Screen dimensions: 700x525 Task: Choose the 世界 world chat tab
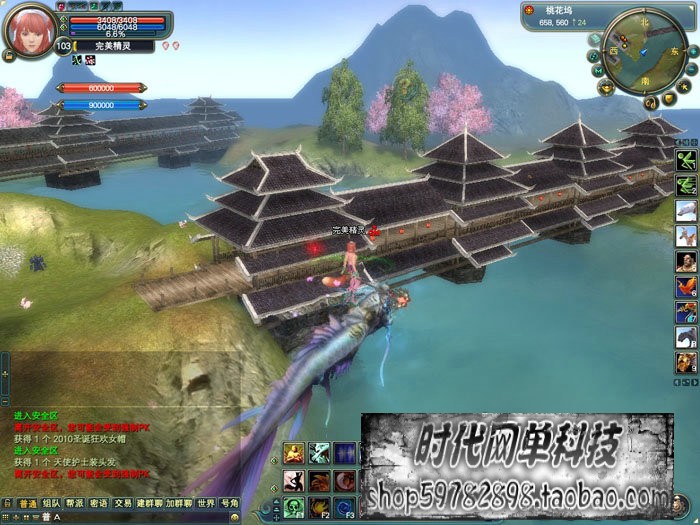(205, 503)
